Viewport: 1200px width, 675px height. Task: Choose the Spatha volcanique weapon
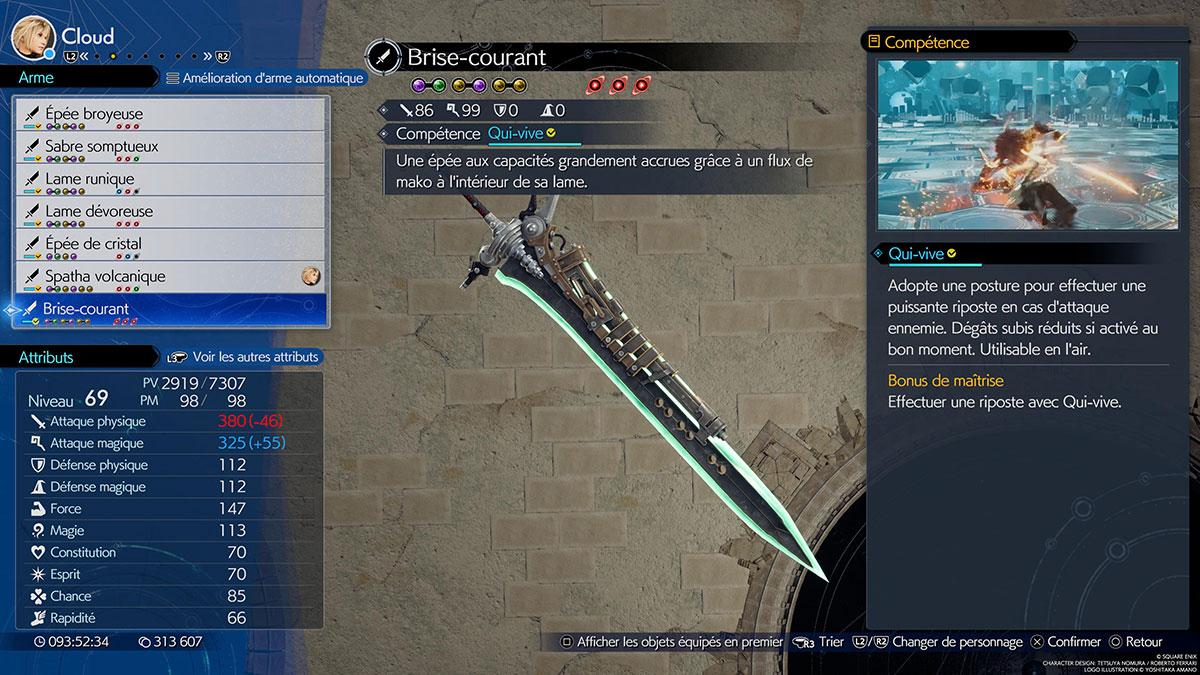point(170,277)
